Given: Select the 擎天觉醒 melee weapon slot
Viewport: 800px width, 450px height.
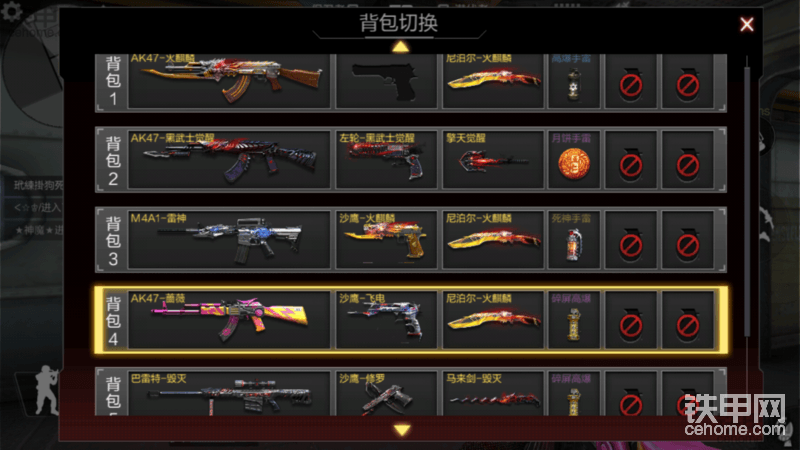Looking at the screenshot, I should [493, 157].
